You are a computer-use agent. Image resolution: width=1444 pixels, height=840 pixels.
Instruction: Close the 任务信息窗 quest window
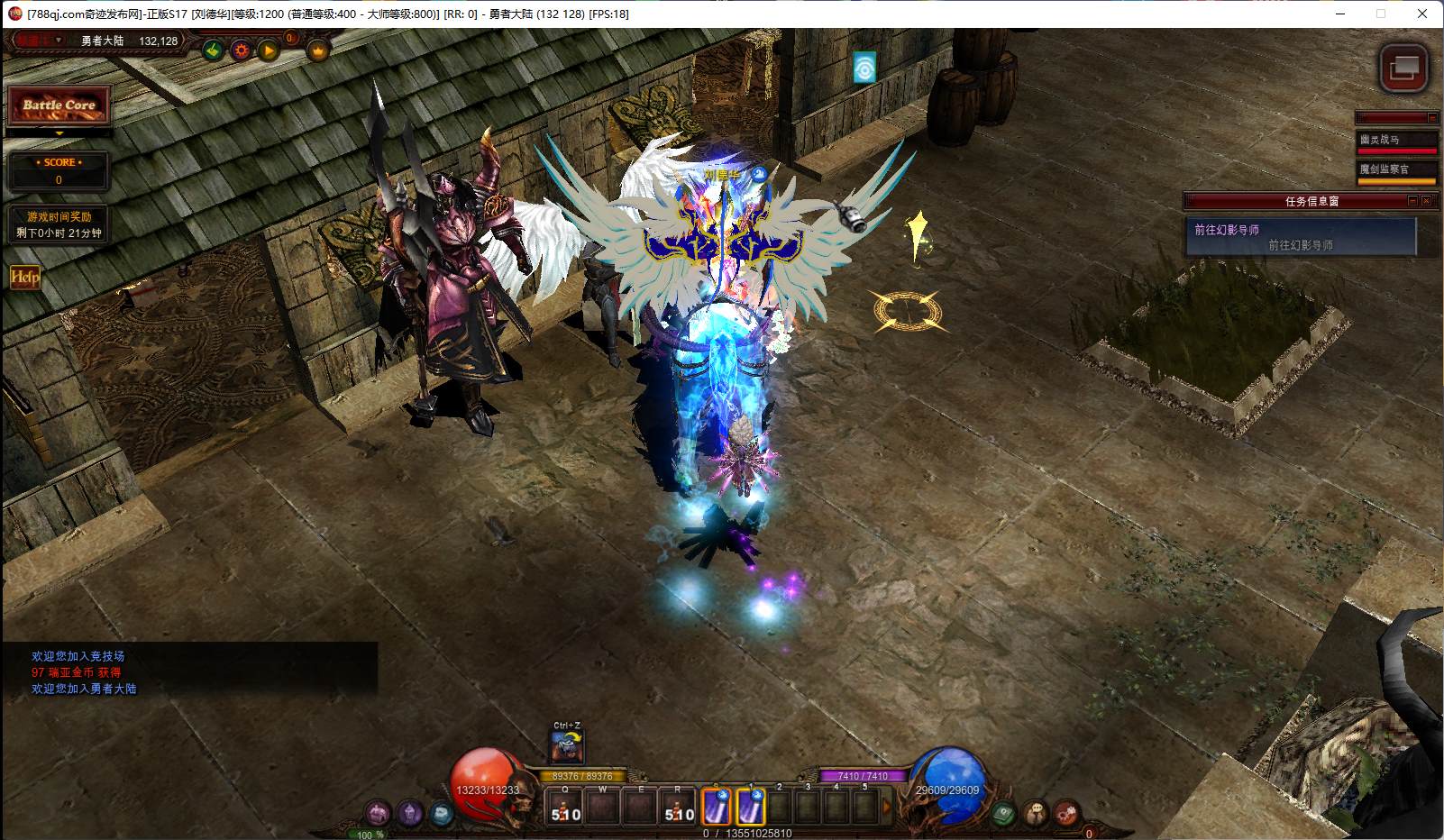tap(1426, 201)
